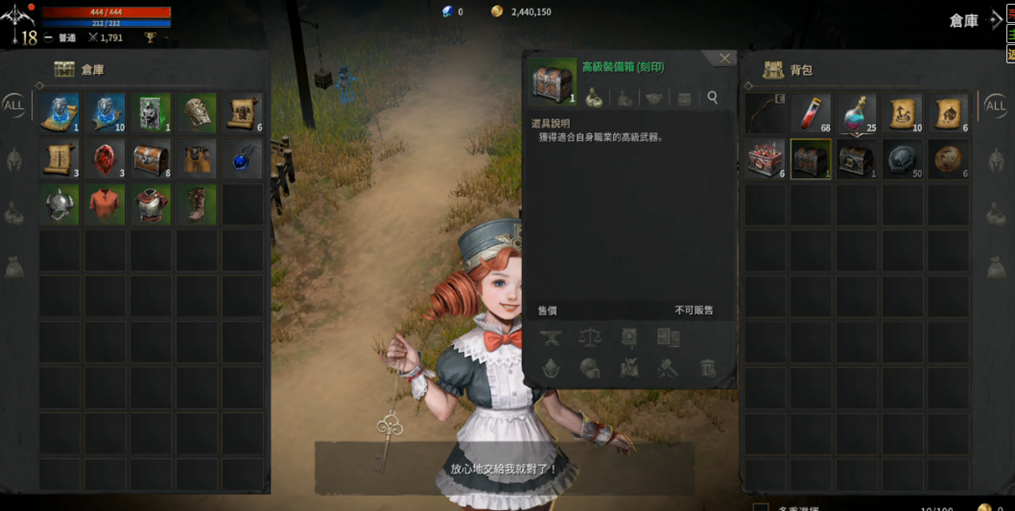Switch the backpack filter to ALL

tap(996, 105)
